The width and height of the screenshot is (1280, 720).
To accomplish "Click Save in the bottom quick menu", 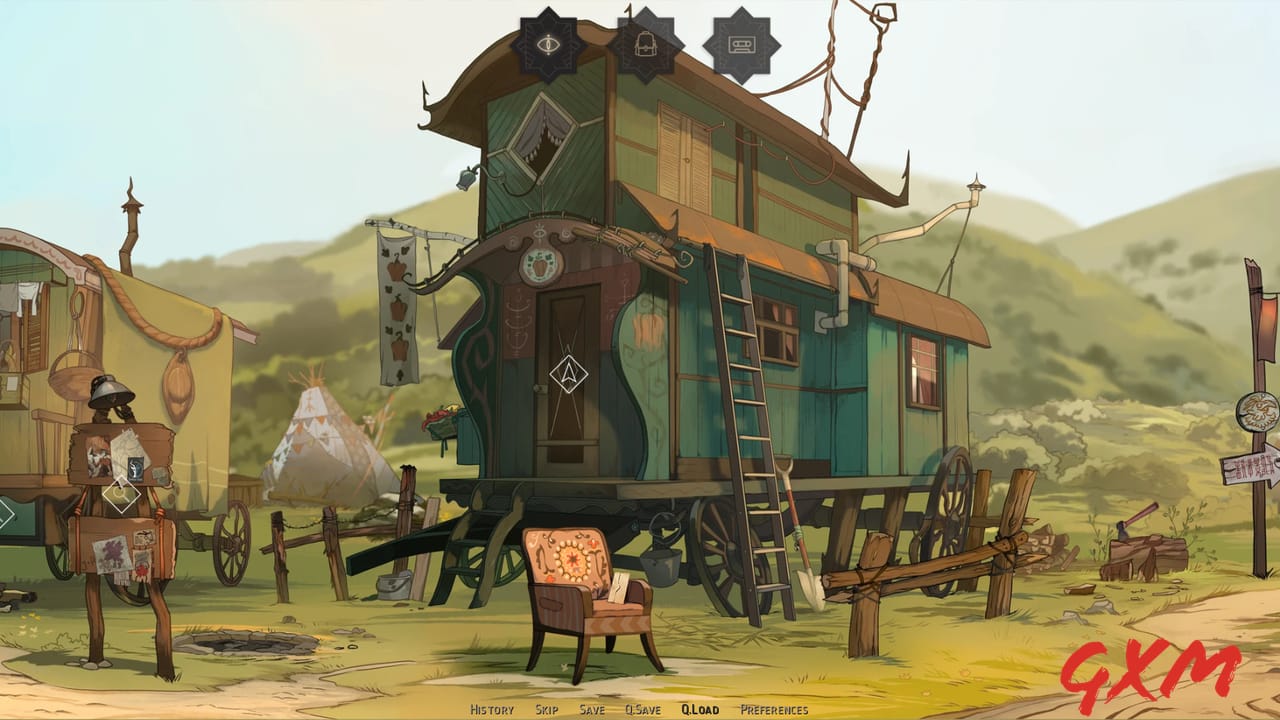I will click(x=594, y=712).
